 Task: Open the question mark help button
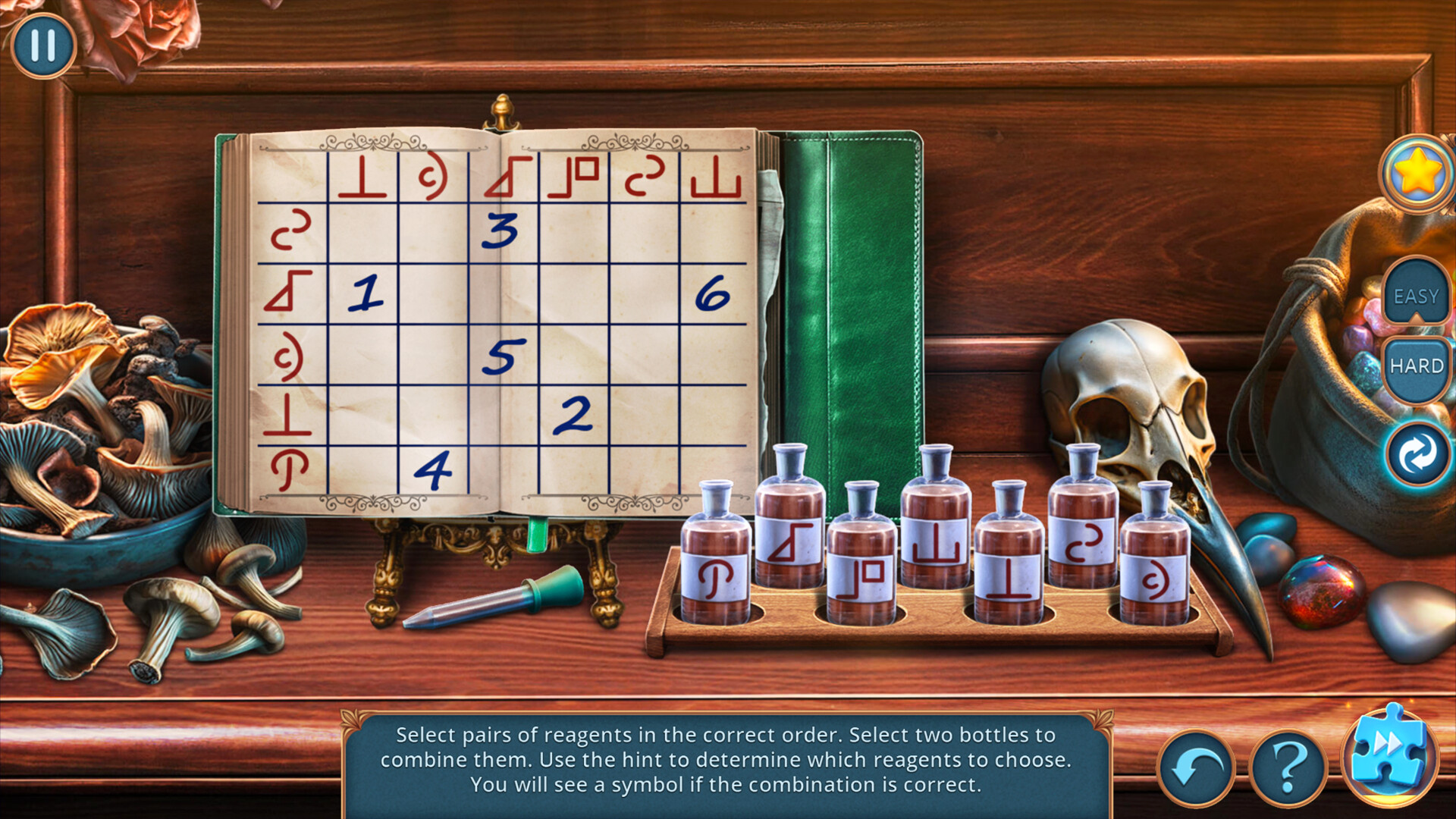(x=1287, y=768)
